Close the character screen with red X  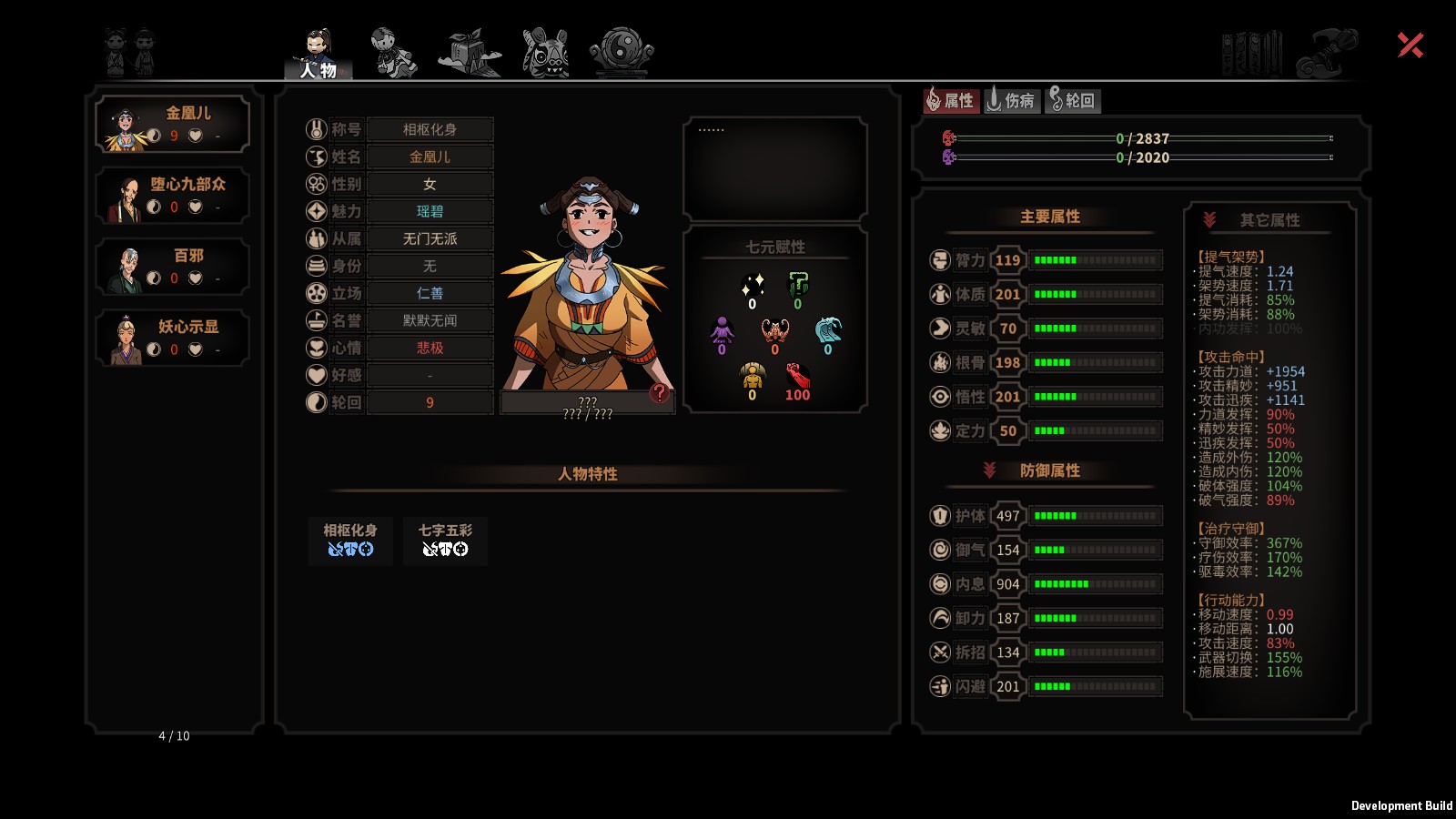[x=1410, y=45]
